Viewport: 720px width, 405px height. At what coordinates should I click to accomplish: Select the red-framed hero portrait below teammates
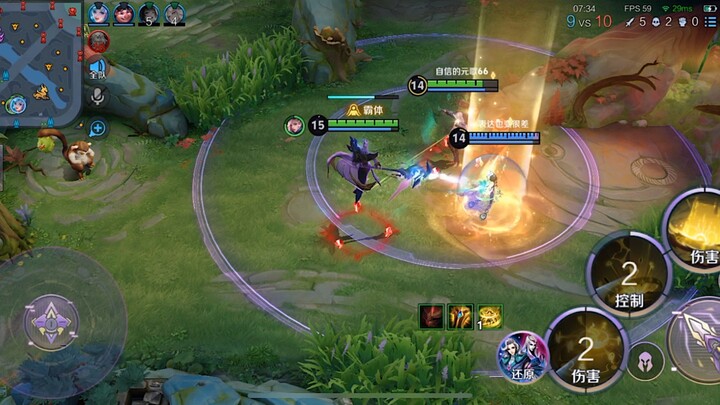pyautogui.click(x=98, y=42)
